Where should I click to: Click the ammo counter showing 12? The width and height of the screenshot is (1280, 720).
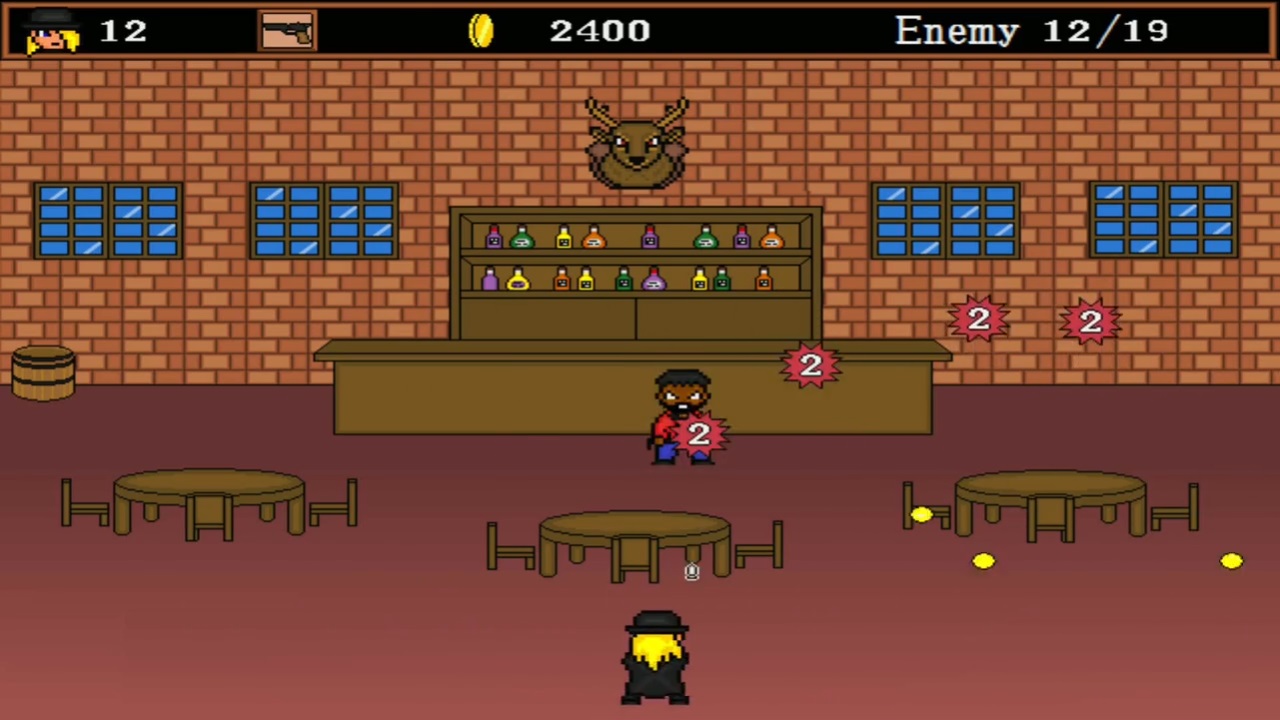point(122,30)
